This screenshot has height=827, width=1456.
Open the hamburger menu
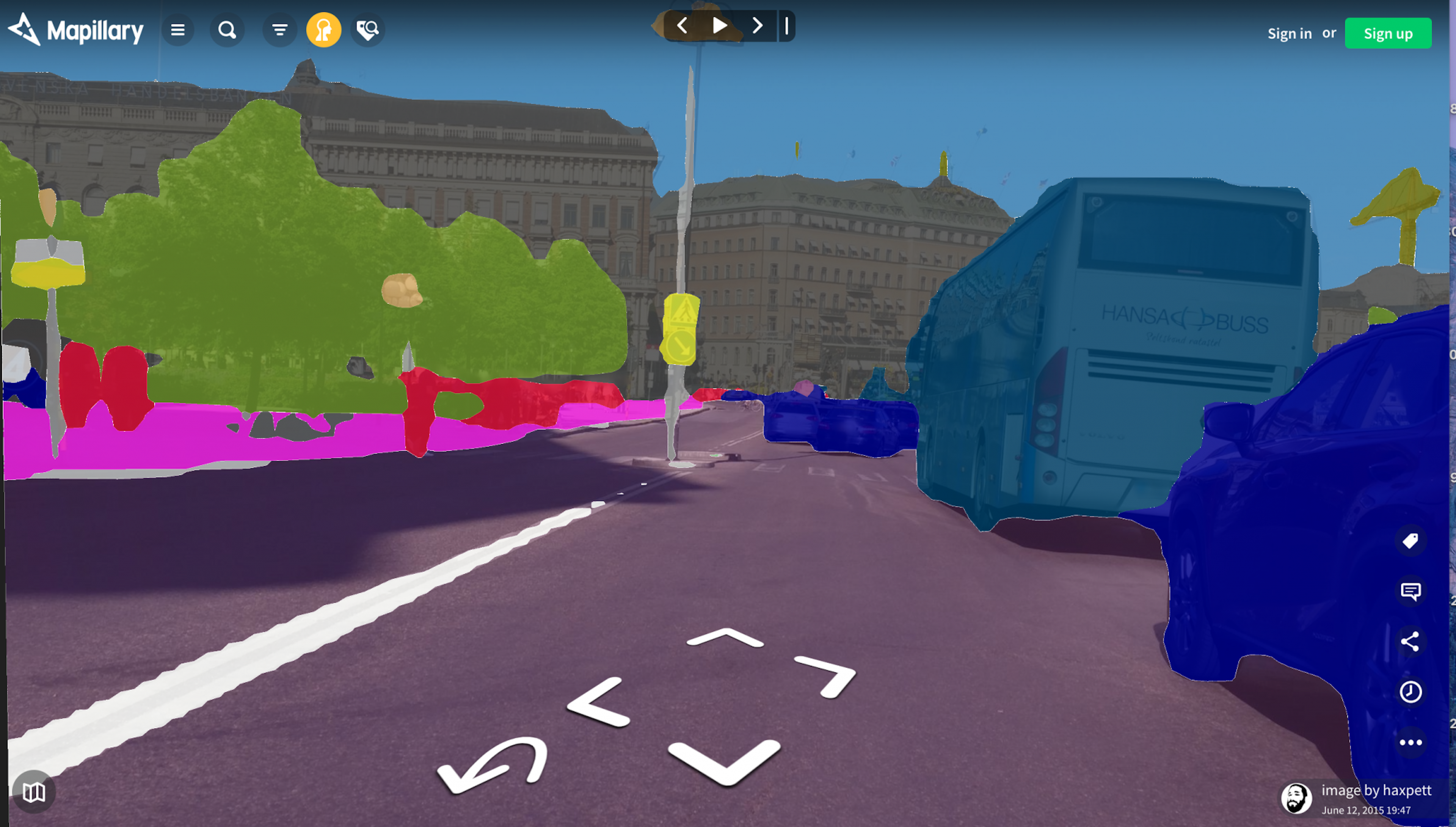coord(178,30)
